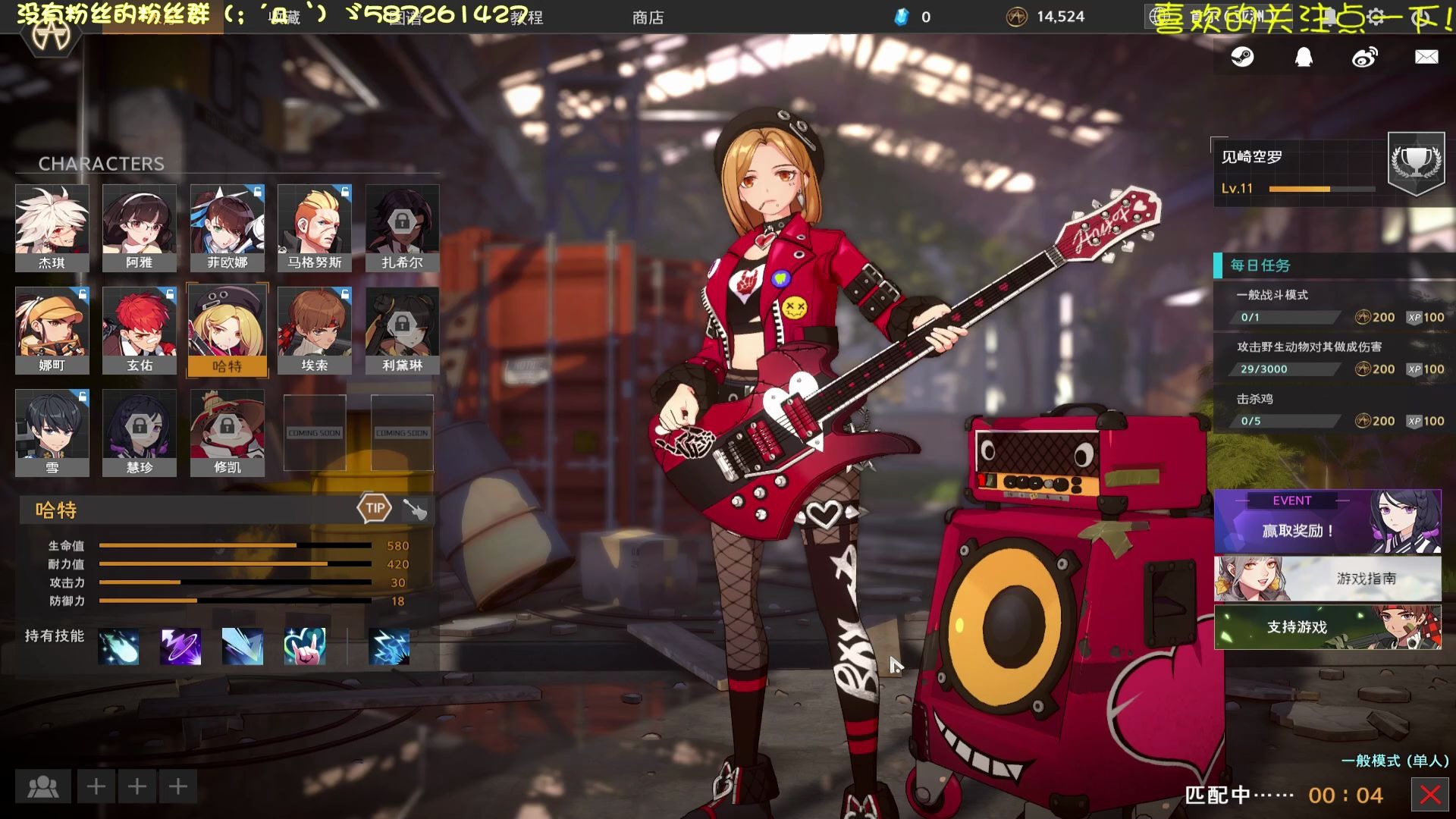Open the Weibo social link icon
The width and height of the screenshot is (1456, 819).
pos(1365,57)
